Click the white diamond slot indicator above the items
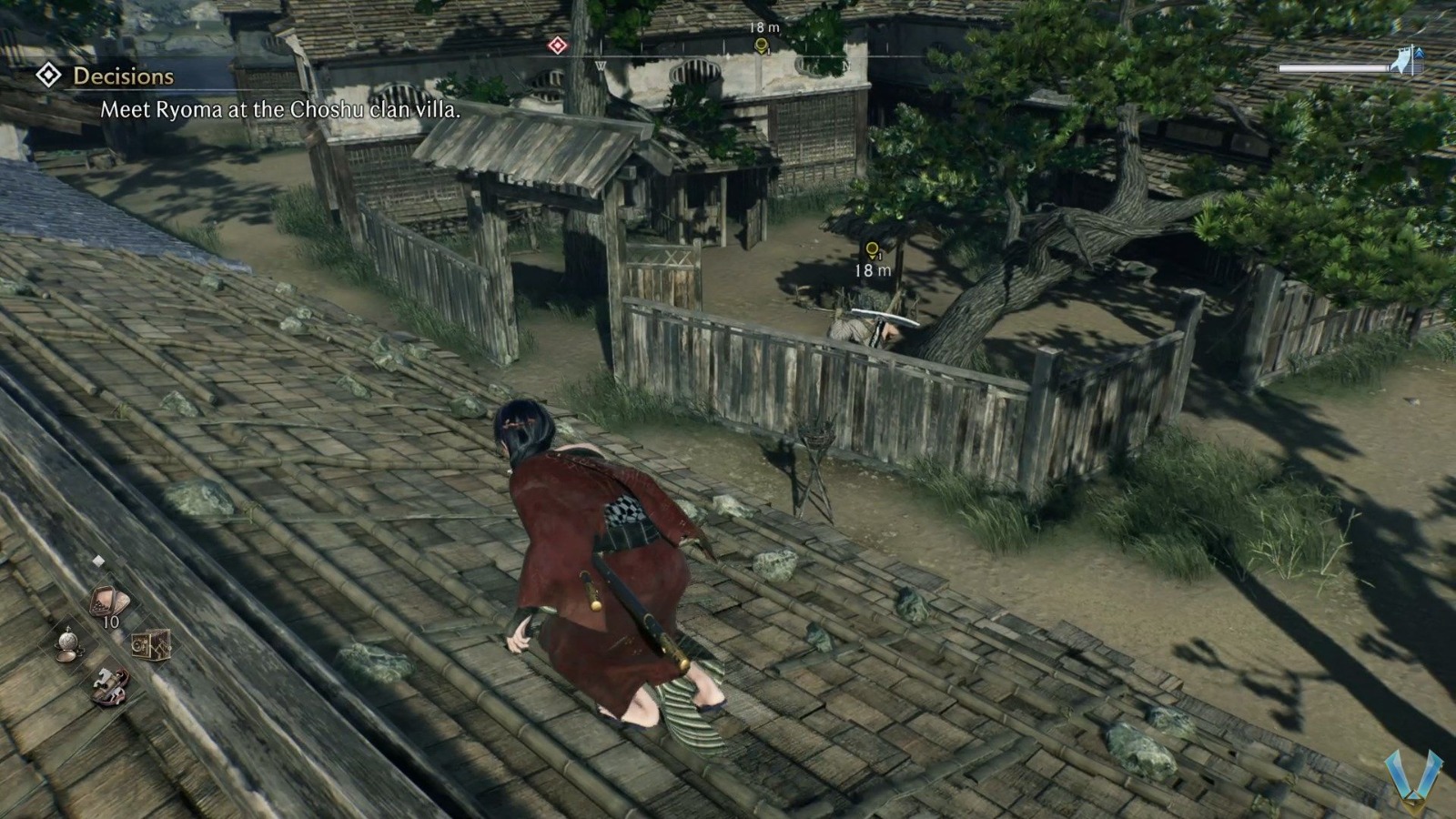This screenshot has height=819, width=1456. (97, 561)
